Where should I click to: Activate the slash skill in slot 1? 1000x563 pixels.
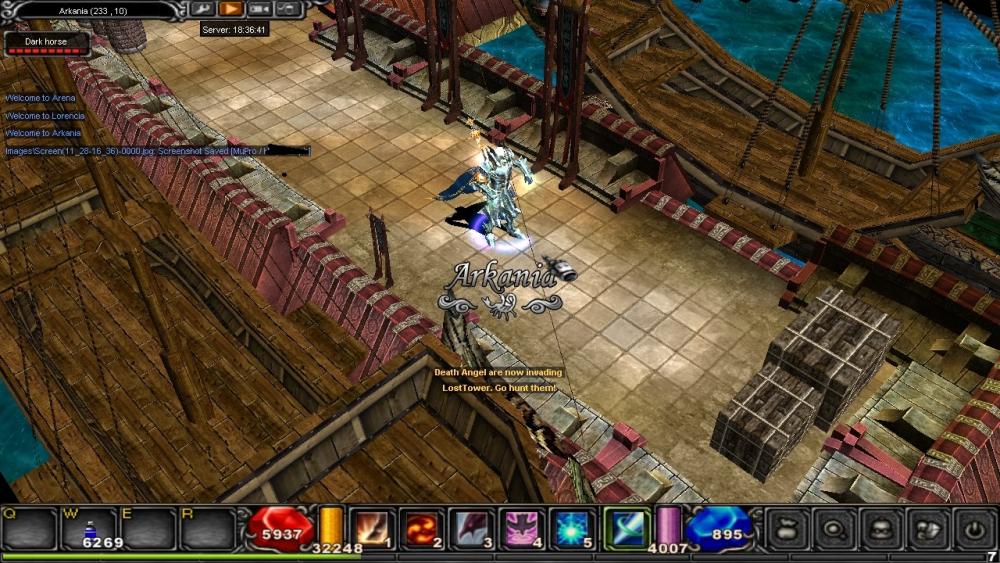[x=375, y=527]
